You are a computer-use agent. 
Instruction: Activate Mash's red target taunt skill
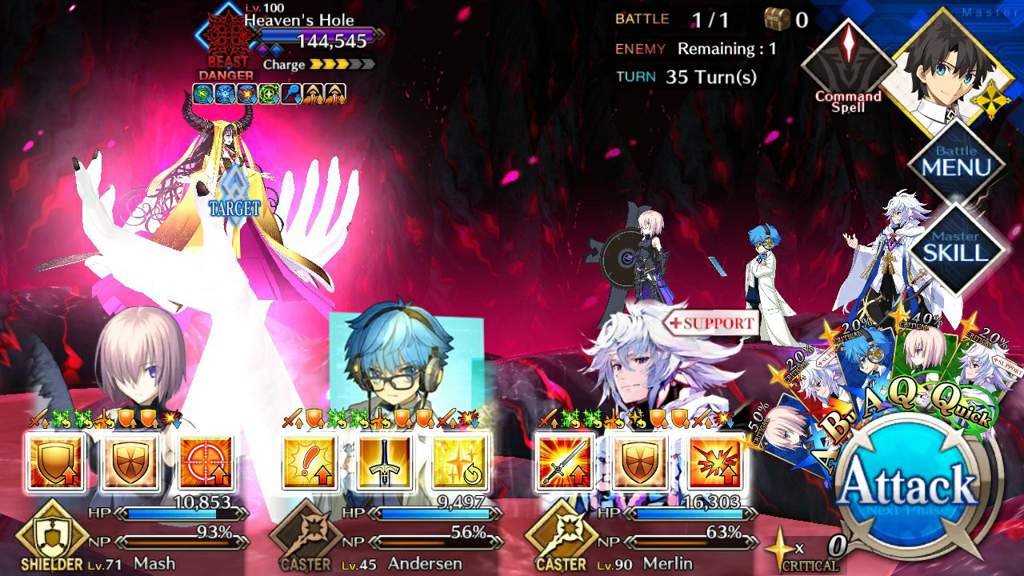(205, 462)
